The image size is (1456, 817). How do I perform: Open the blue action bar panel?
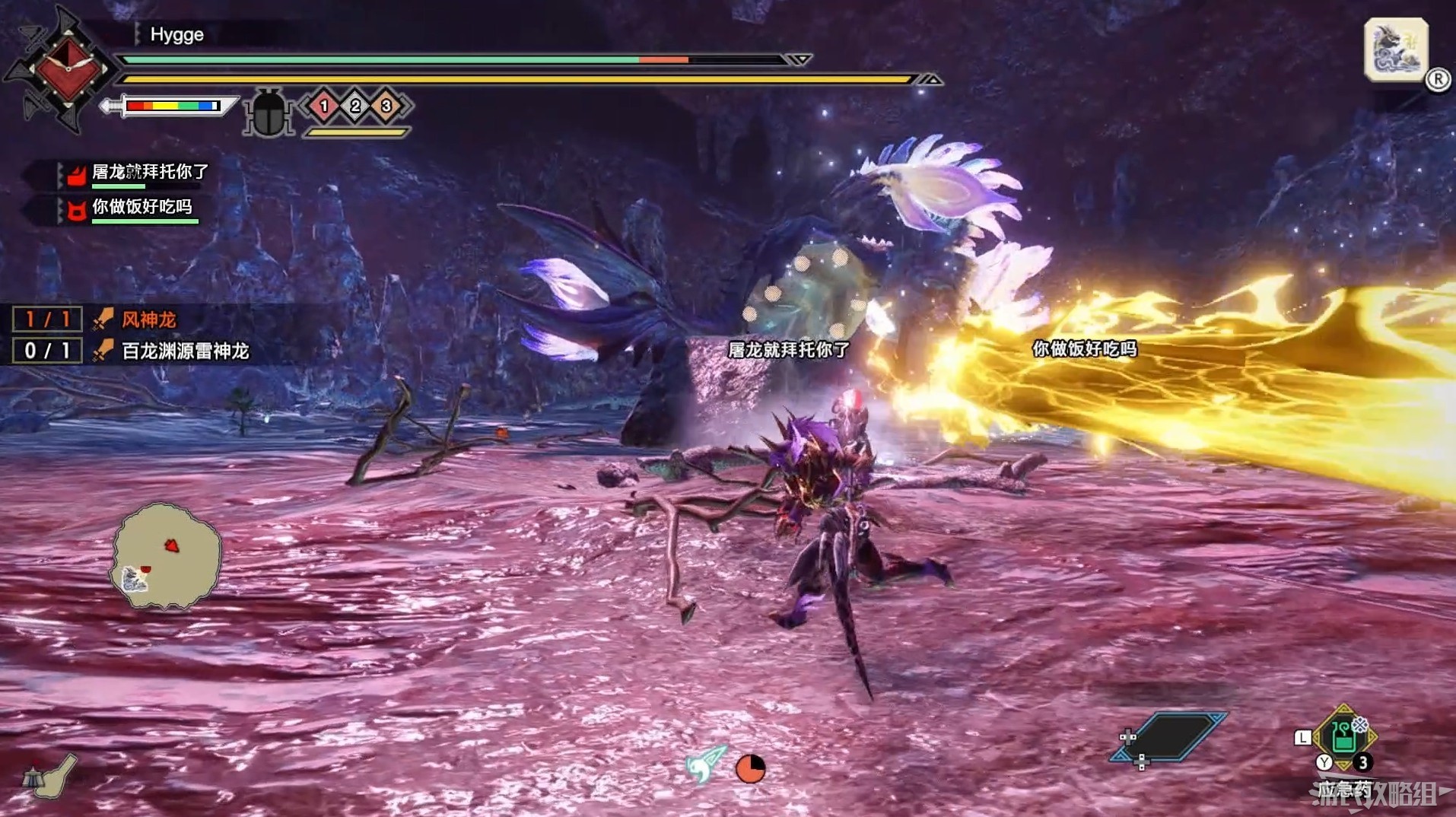(1169, 736)
